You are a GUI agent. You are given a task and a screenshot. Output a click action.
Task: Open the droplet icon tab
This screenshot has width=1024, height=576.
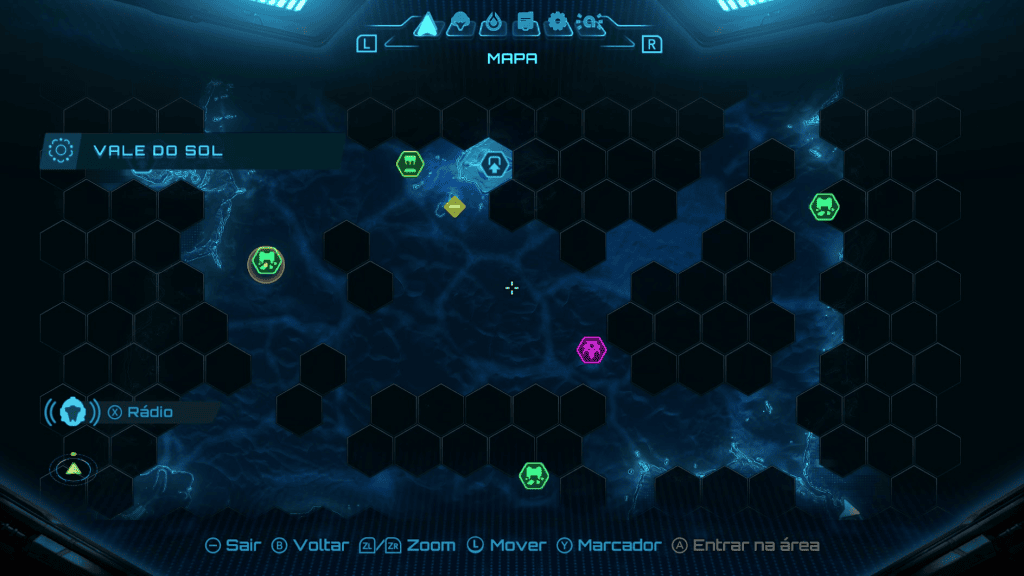point(491,23)
